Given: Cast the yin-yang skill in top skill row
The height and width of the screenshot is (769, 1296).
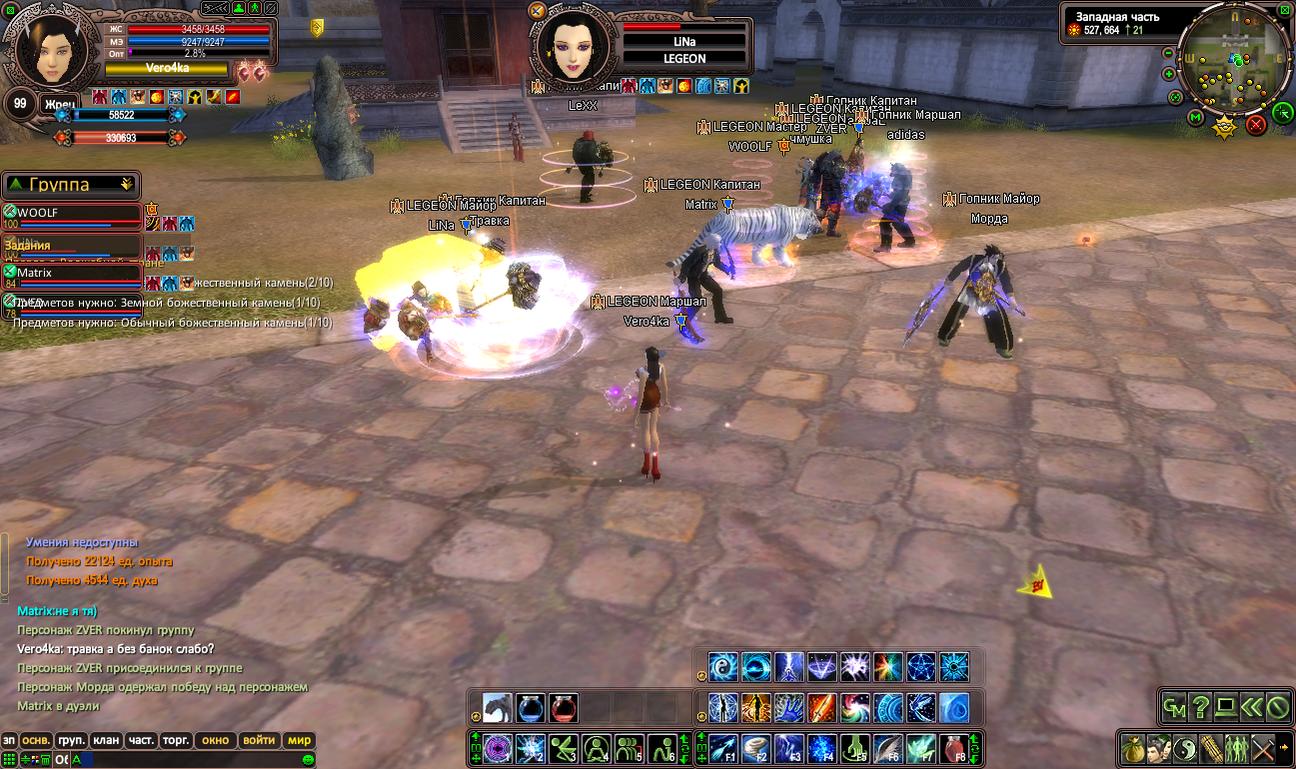Looking at the screenshot, I should click(x=723, y=667).
